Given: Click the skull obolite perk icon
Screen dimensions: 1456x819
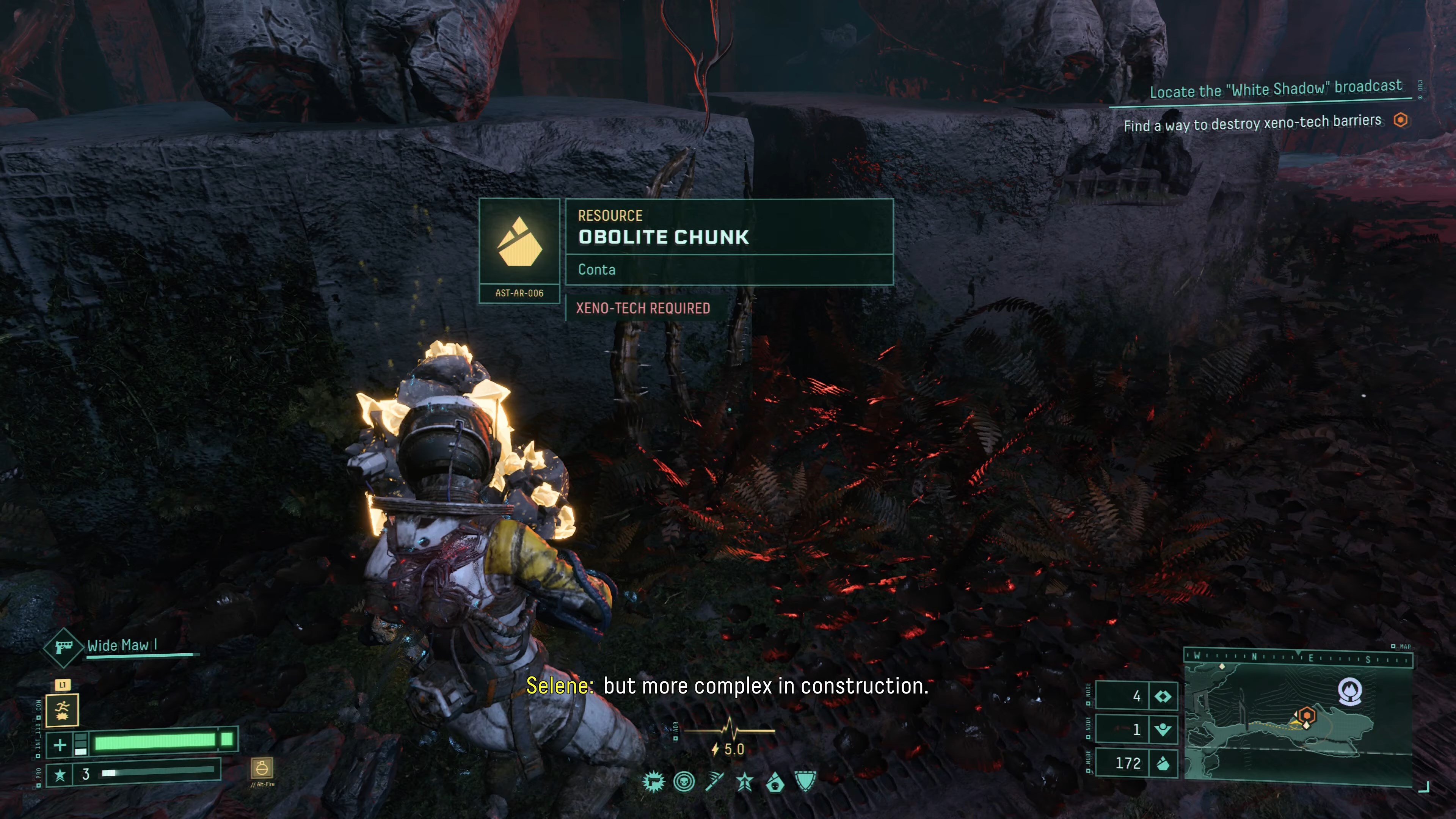Looking at the screenshot, I should 775,782.
